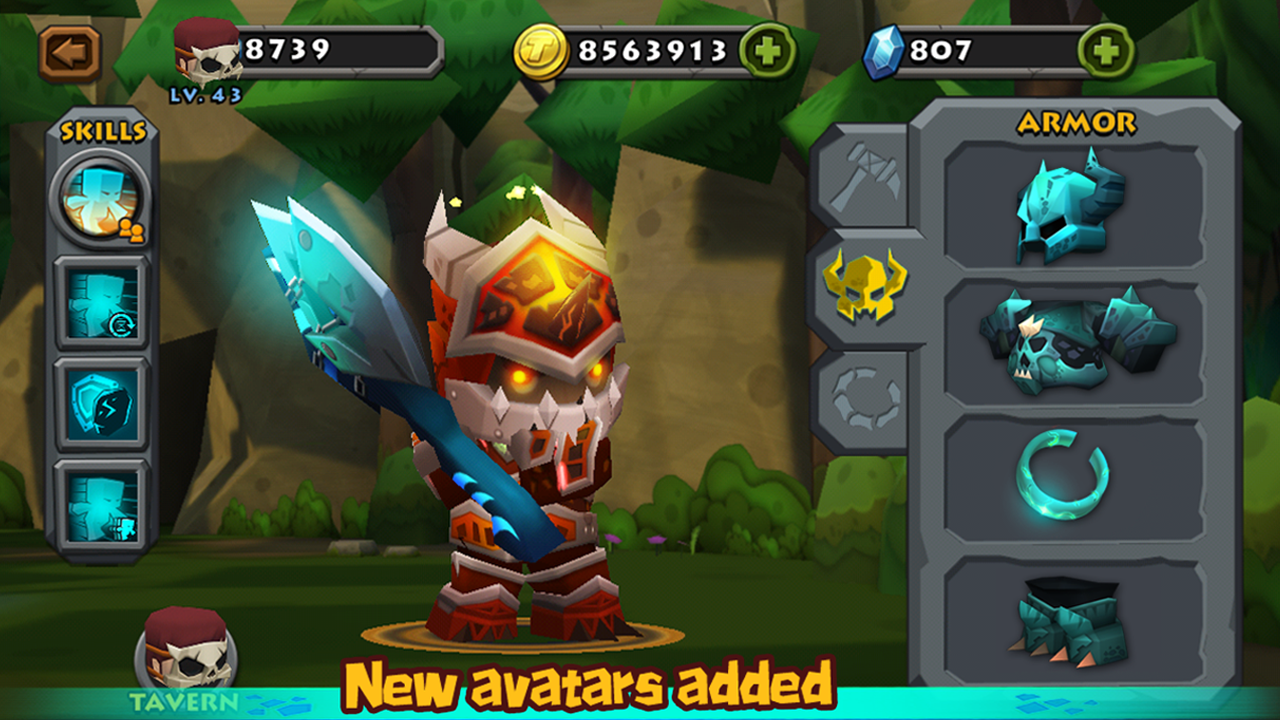Go back with the orange arrow button
The height and width of the screenshot is (720, 1280).
70,52
